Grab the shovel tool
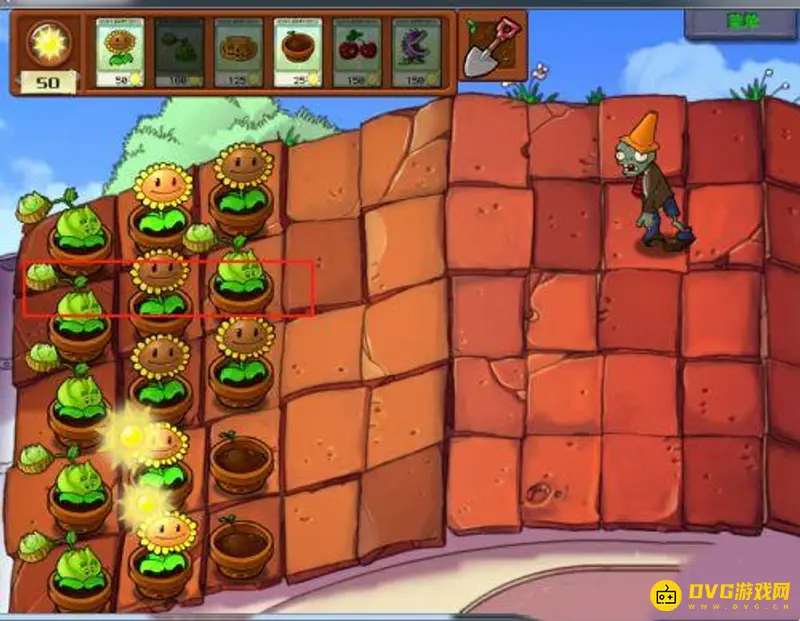Image resolution: width=800 pixels, height=621 pixels. (x=493, y=46)
